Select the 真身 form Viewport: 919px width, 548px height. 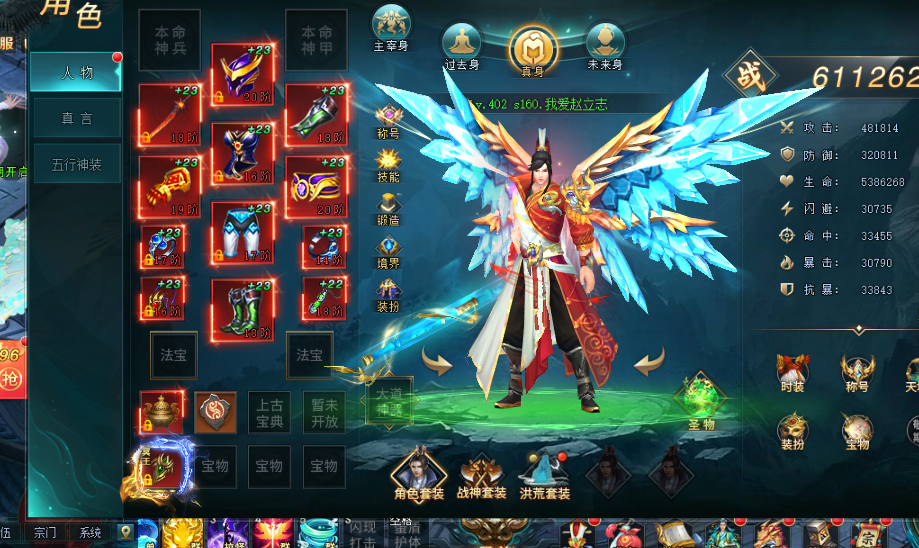click(x=533, y=48)
